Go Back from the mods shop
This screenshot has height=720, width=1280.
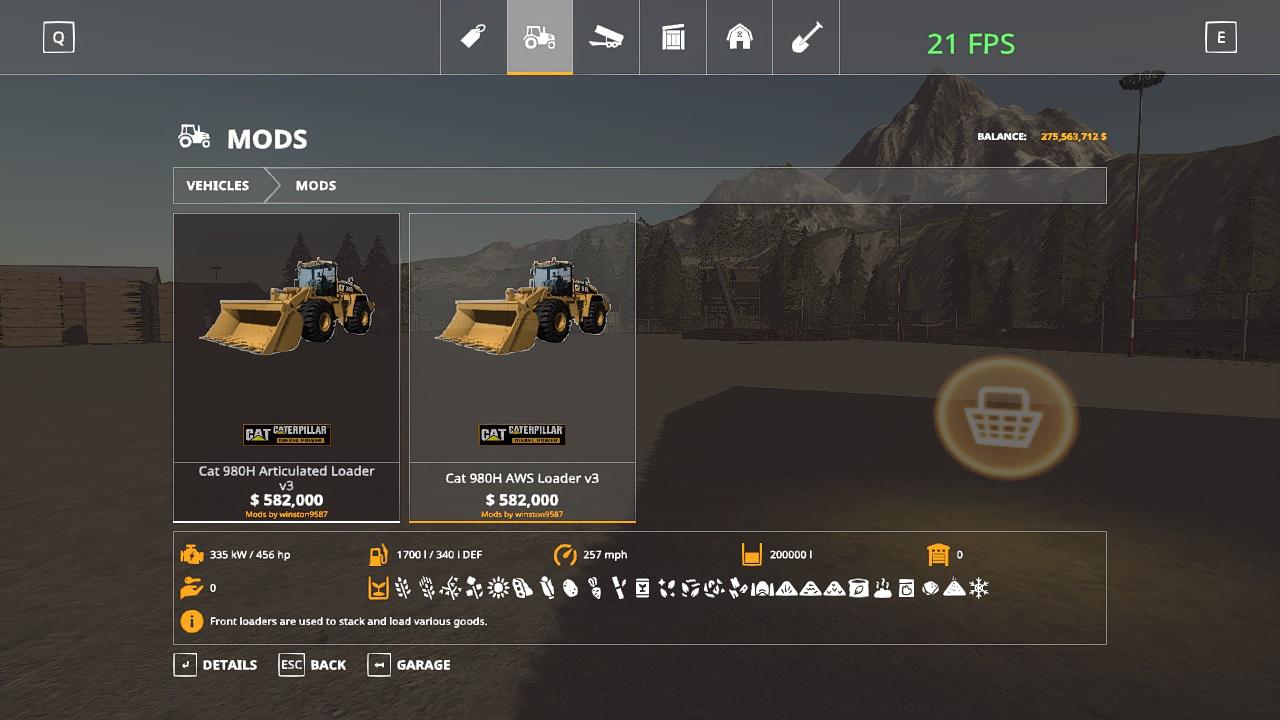click(x=313, y=665)
